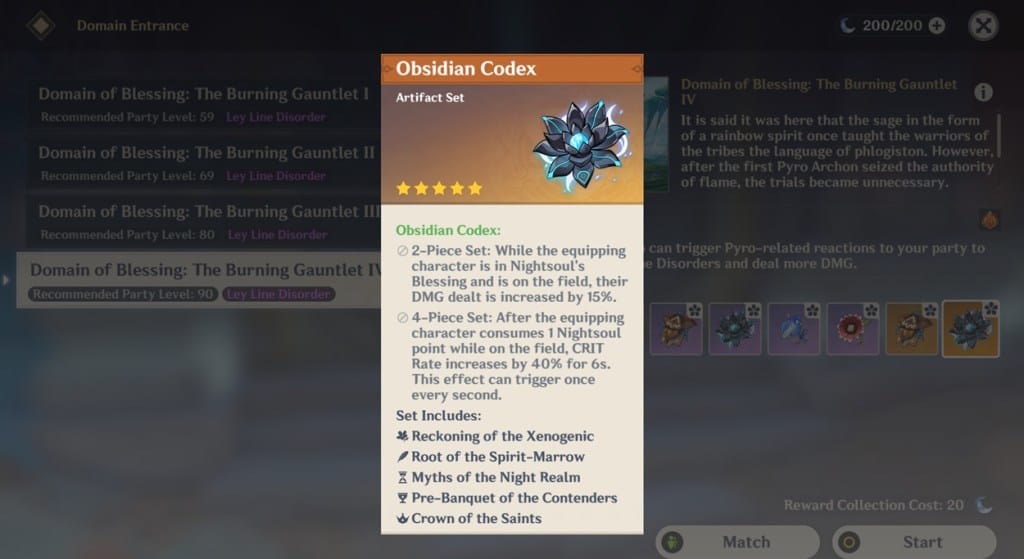This screenshot has height=559, width=1024.
Task: Select the purple-background dark flower reward
Action: [735, 329]
